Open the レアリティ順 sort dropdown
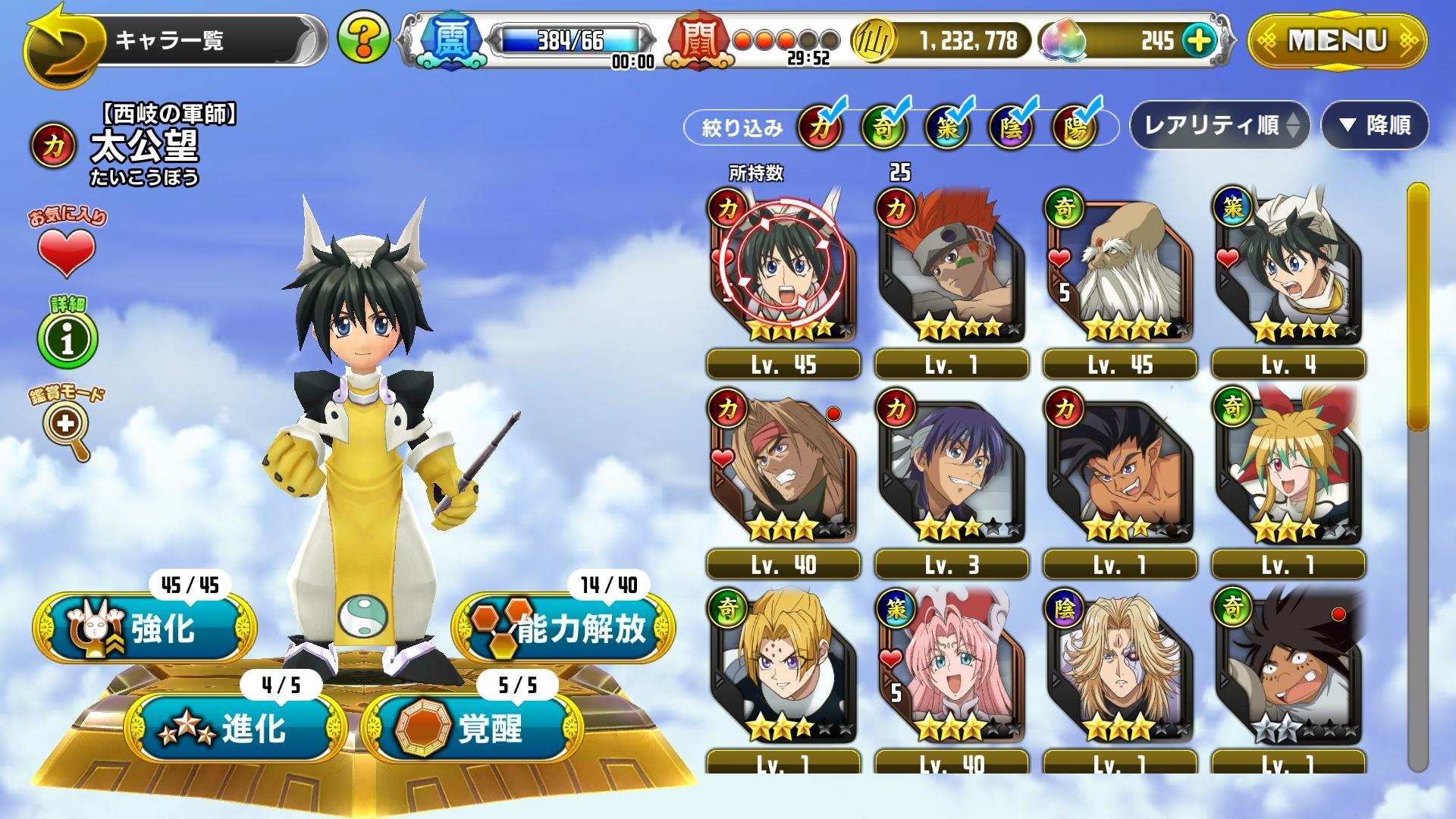Screen dimensions: 1456x819 coord(1219,125)
